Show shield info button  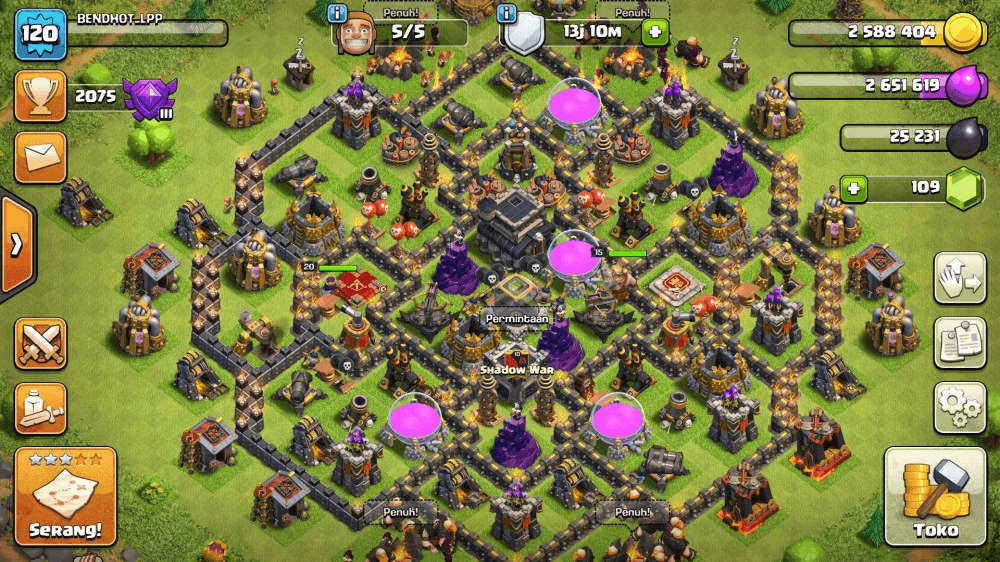tap(508, 14)
